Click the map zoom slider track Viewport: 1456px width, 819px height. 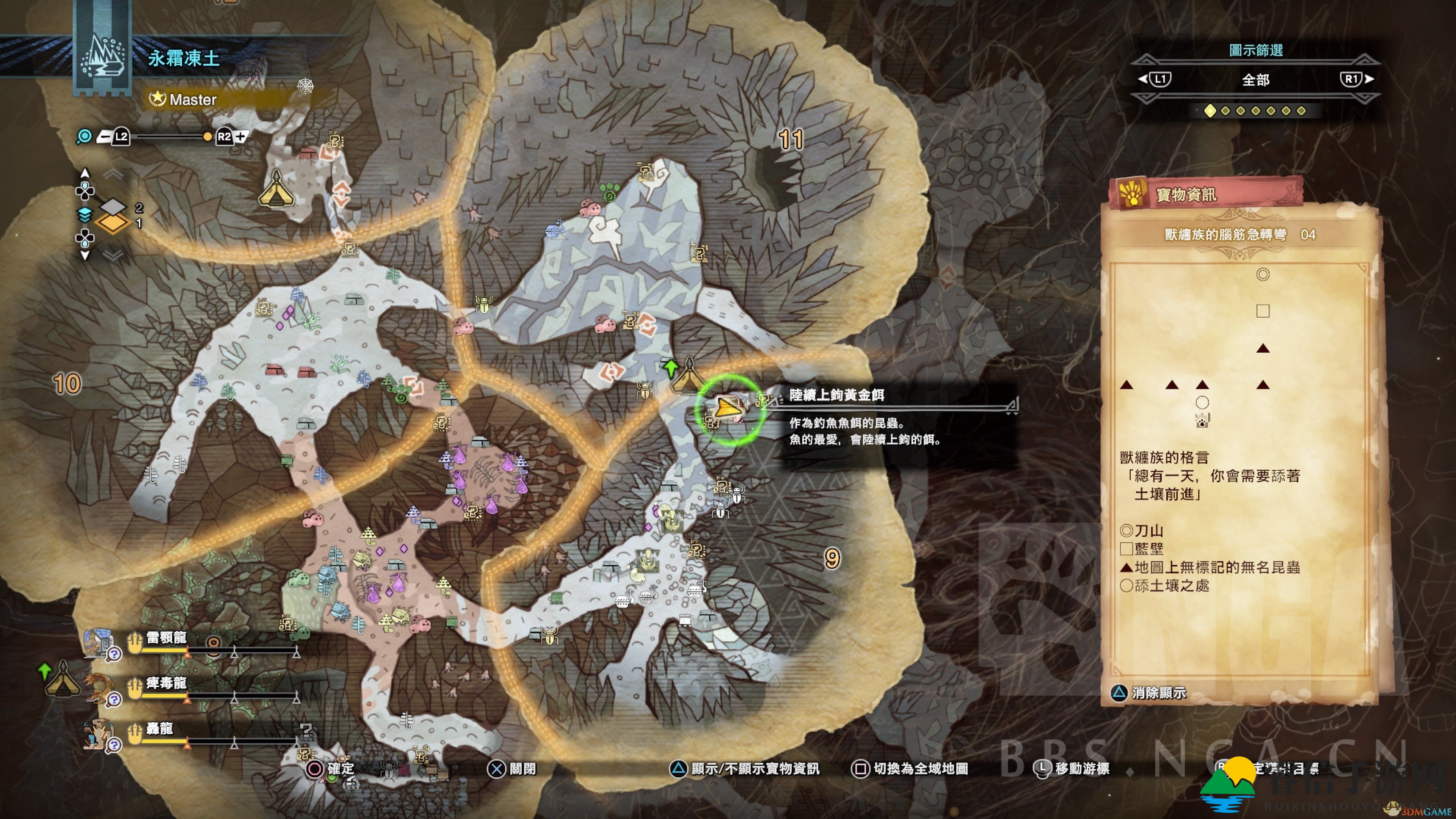168,136
